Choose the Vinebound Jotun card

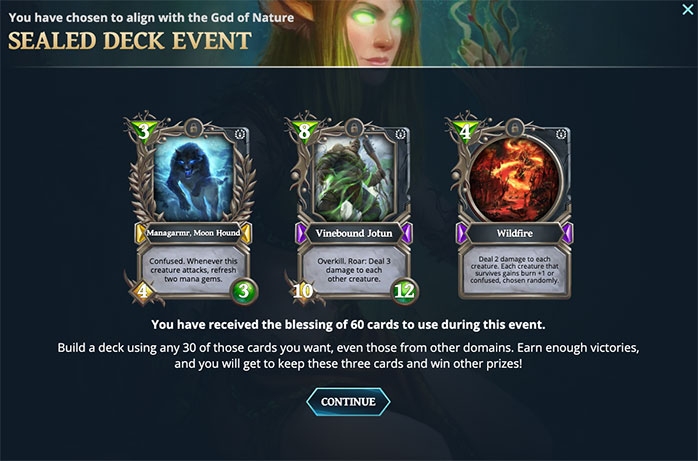click(x=349, y=208)
